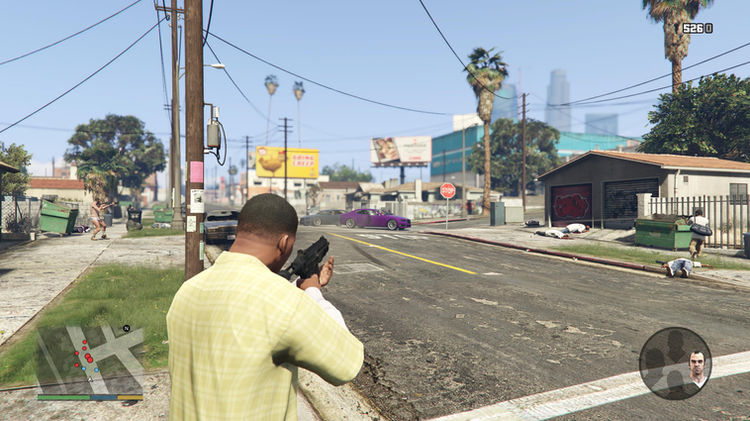Click the minimap radar
Viewport: 750px width, 421px height.
(90, 360)
